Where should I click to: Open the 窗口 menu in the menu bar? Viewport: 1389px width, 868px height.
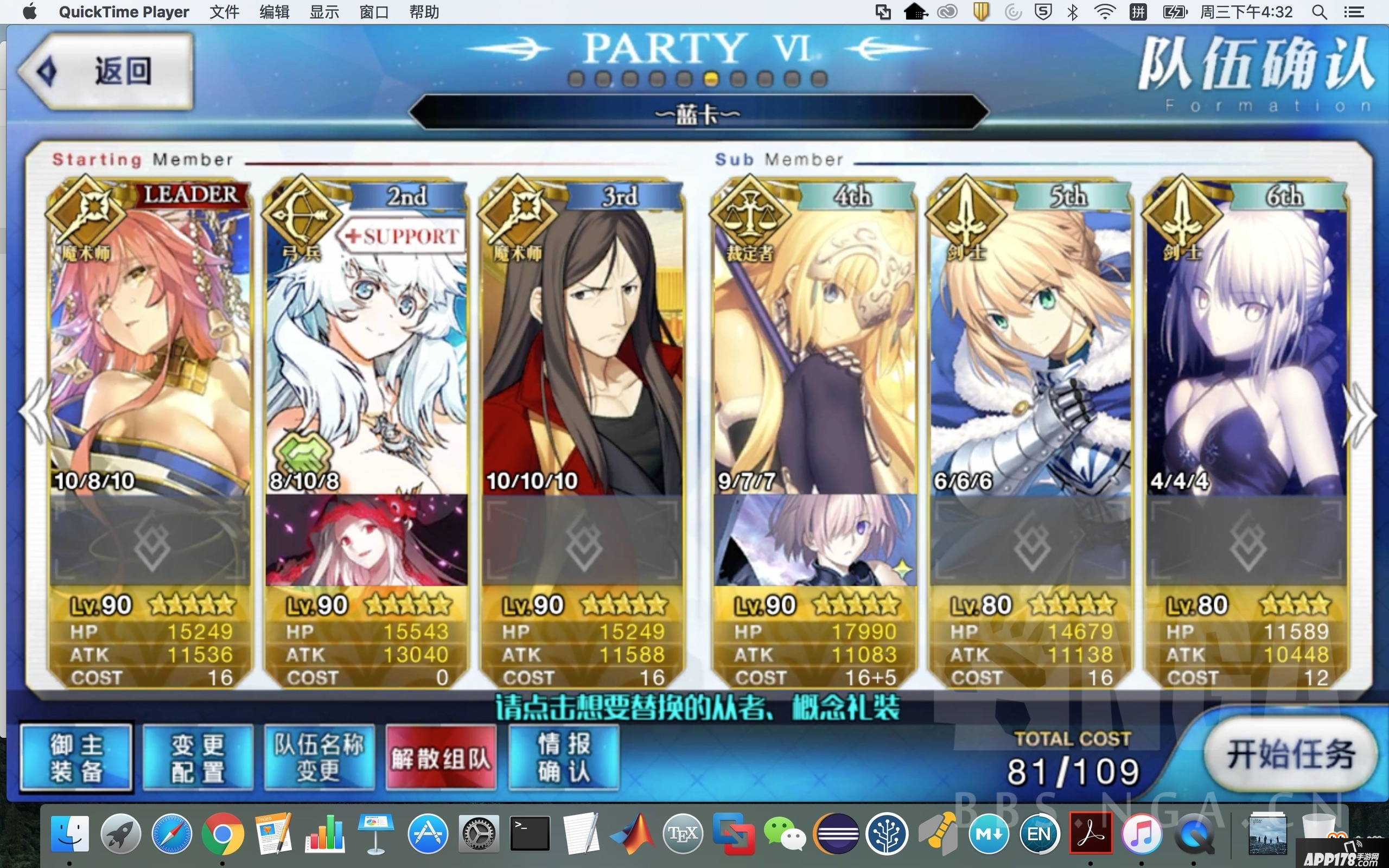(374, 11)
